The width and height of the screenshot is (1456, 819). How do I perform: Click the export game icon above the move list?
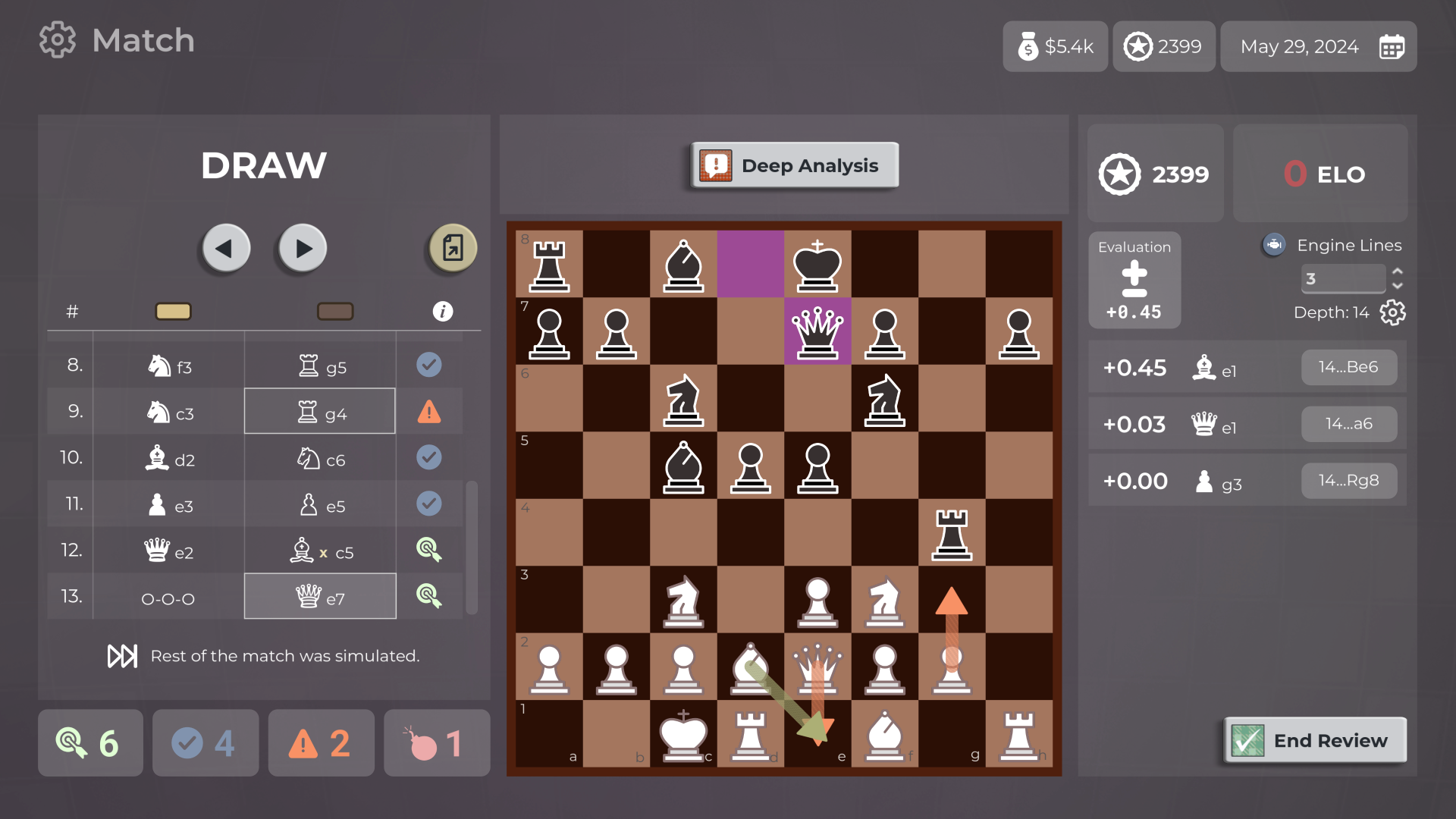click(451, 248)
